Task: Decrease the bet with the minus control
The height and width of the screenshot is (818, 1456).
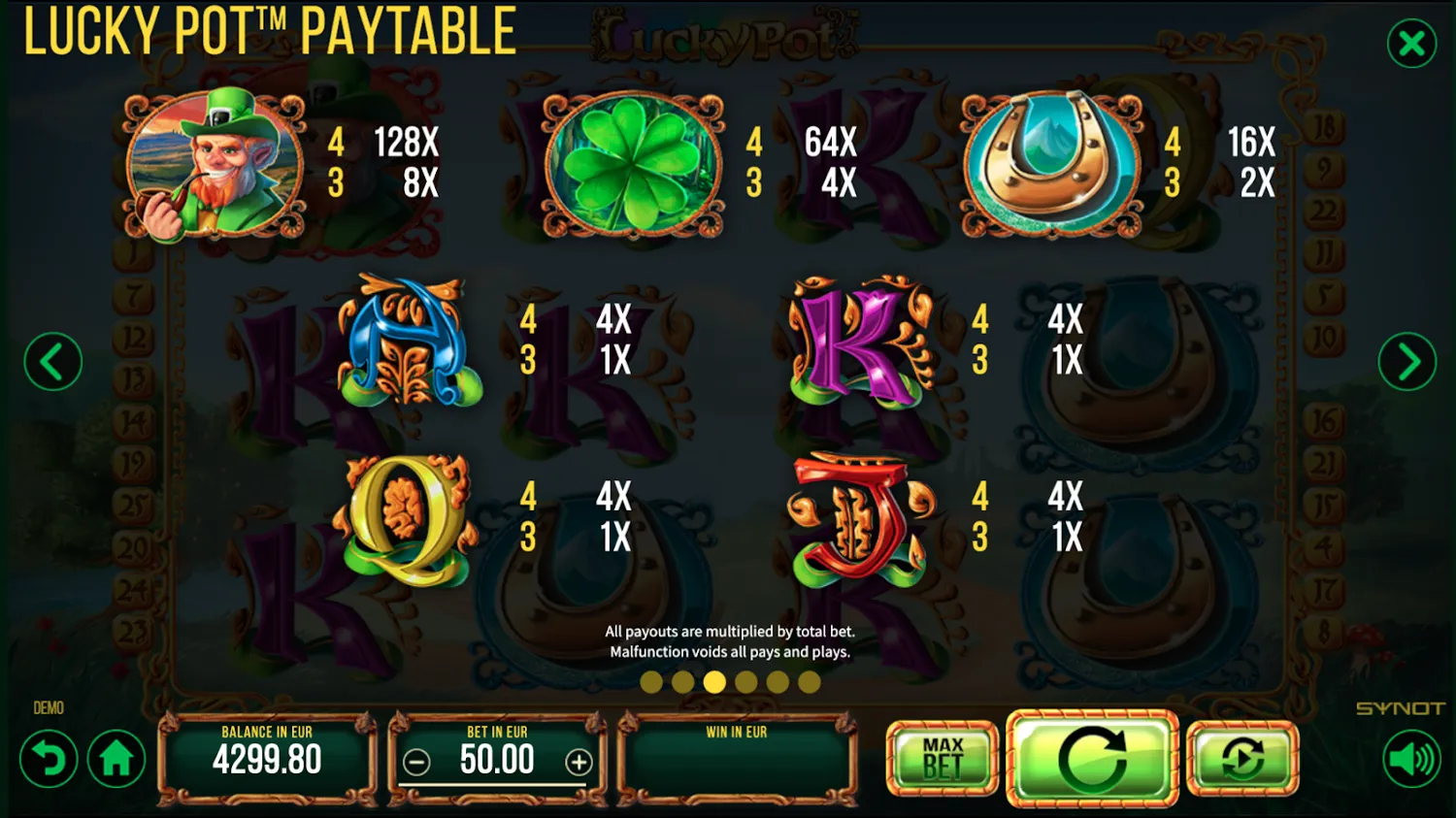Action: tap(417, 763)
